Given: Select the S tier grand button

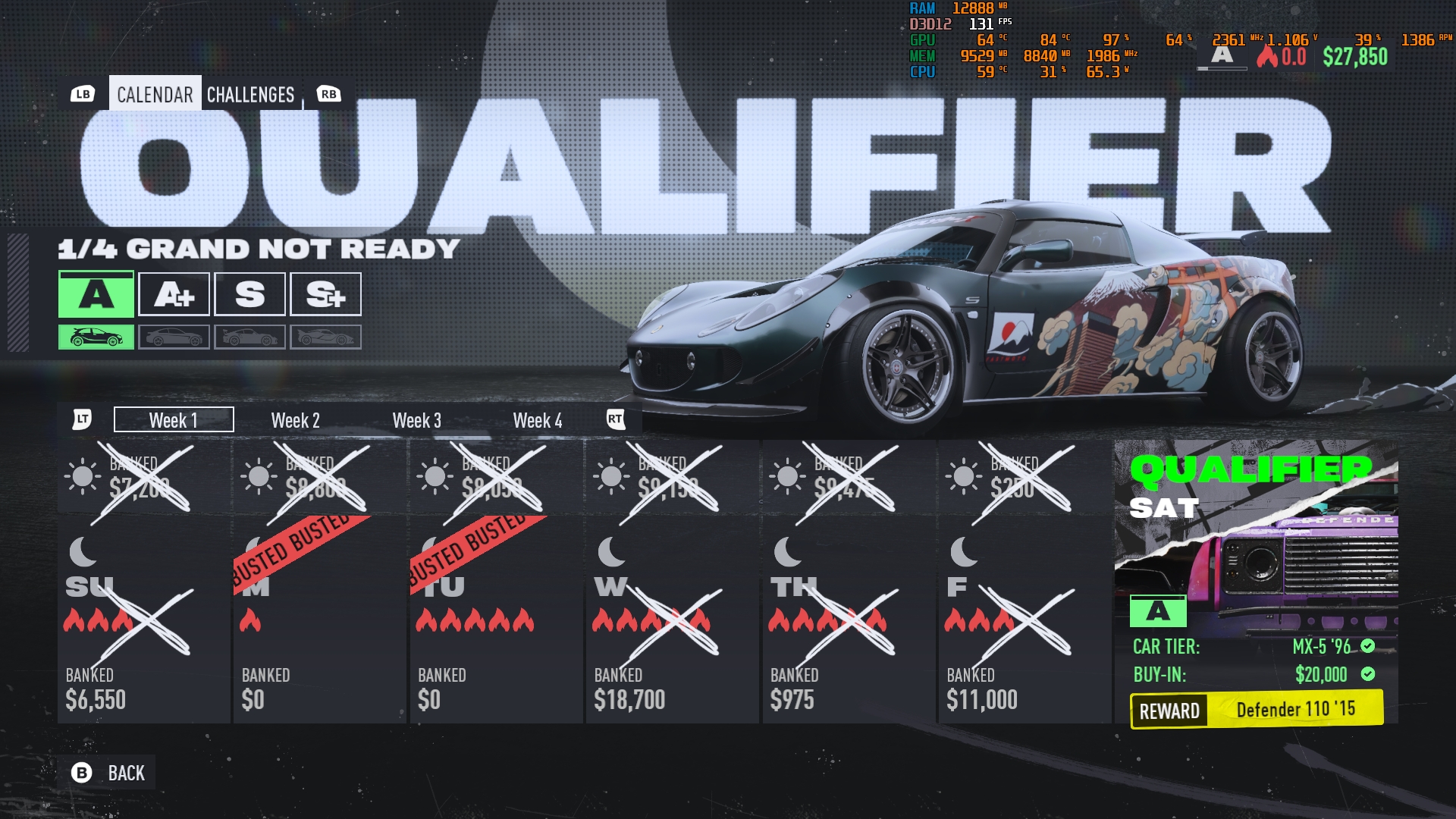Looking at the screenshot, I should coord(249,294).
